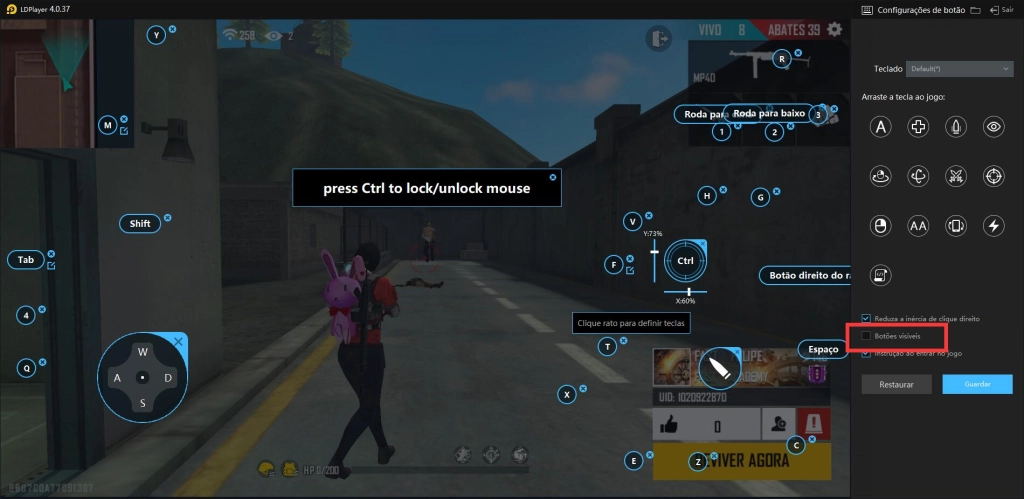
Task: Choose the mouse-shaped key icon
Action: click(881, 226)
